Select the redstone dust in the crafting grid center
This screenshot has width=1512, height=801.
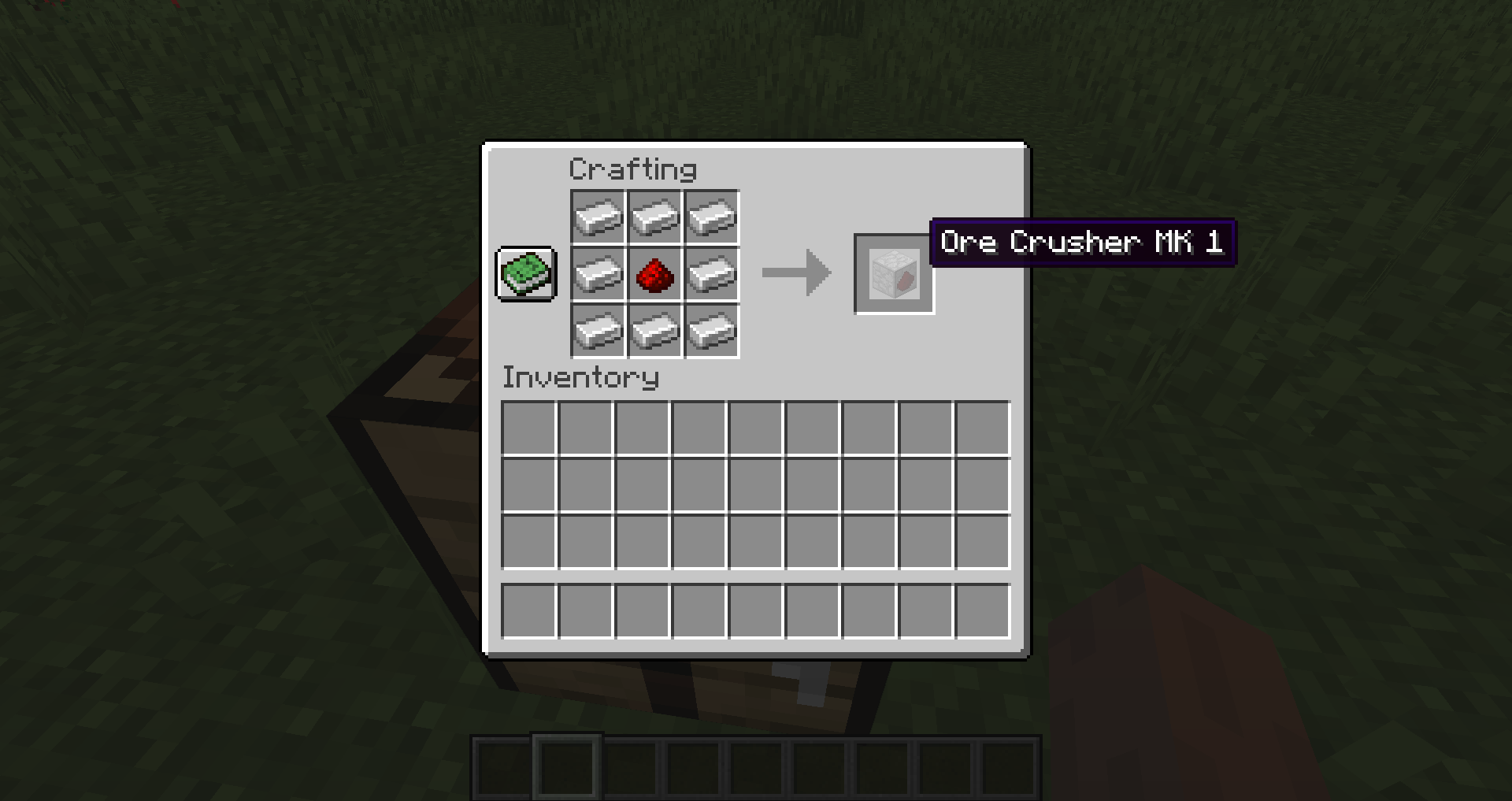[654, 274]
